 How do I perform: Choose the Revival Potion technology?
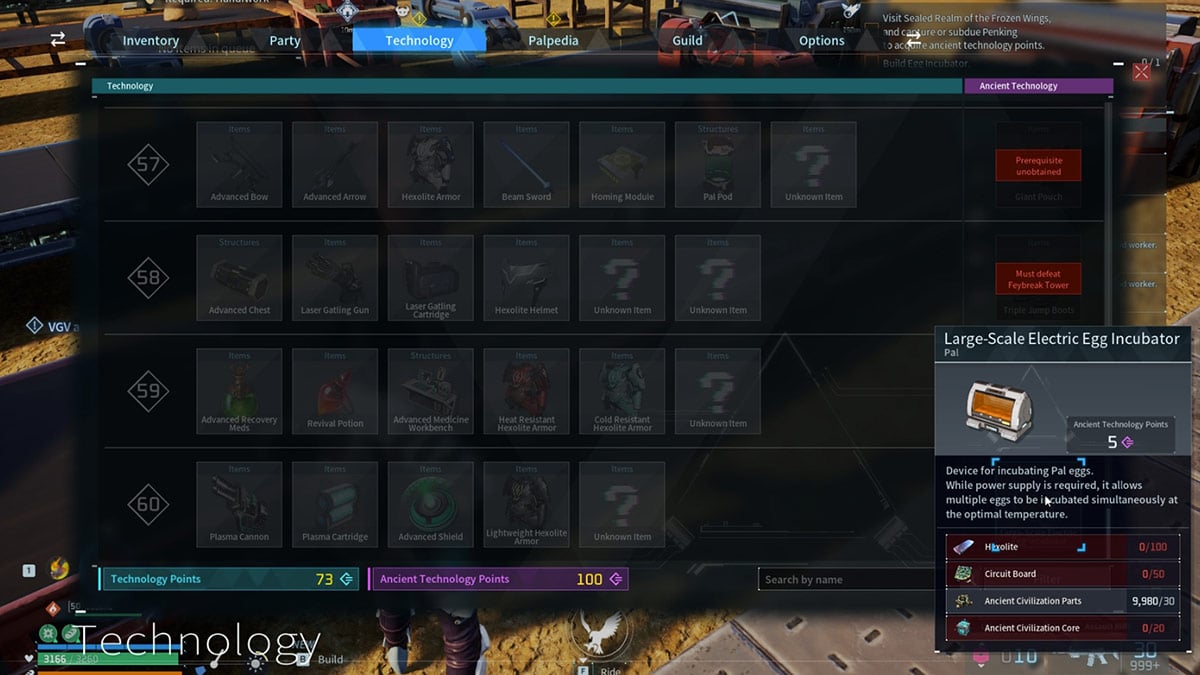pyautogui.click(x=335, y=390)
